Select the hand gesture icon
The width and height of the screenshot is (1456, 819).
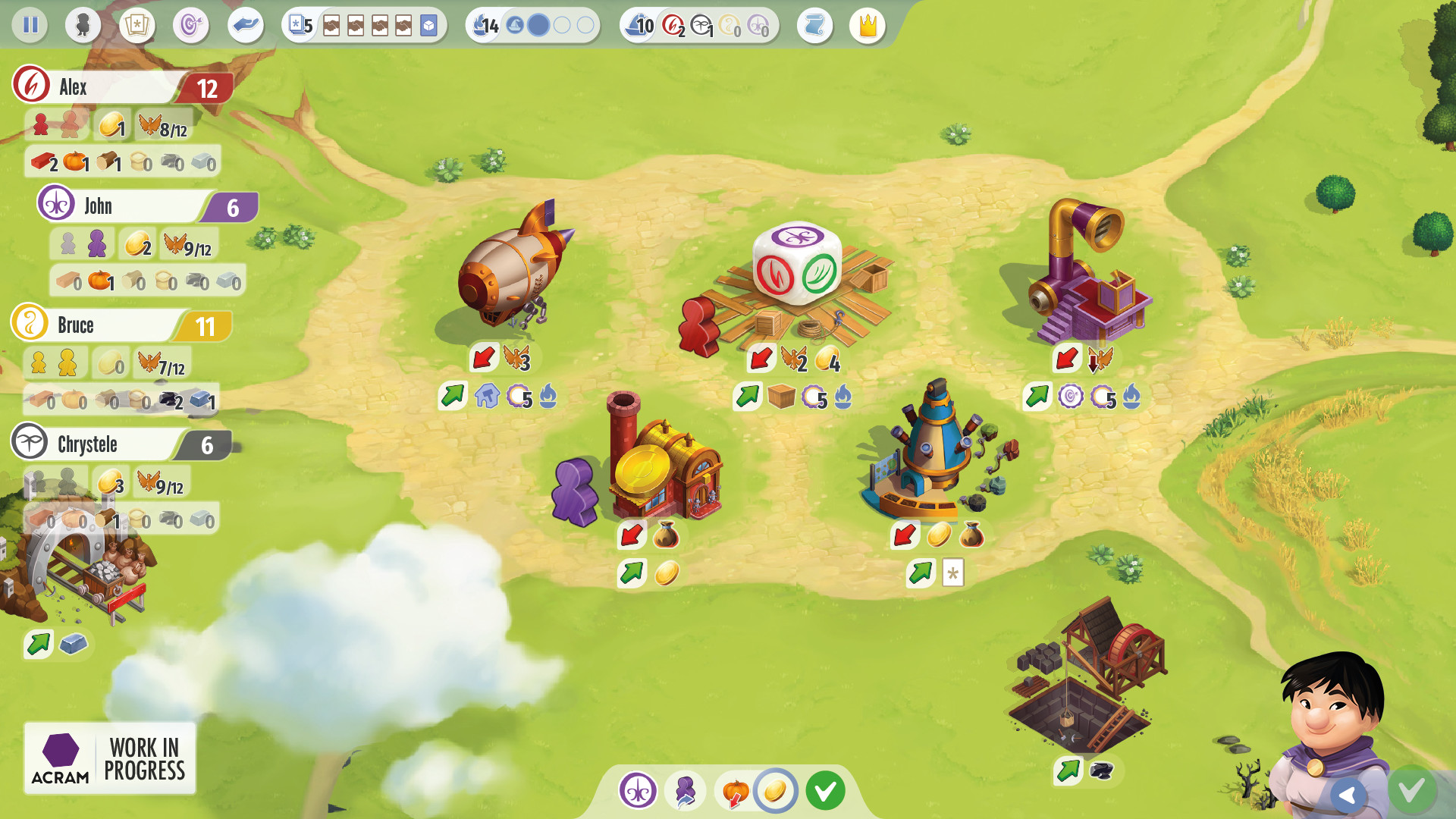point(246,25)
